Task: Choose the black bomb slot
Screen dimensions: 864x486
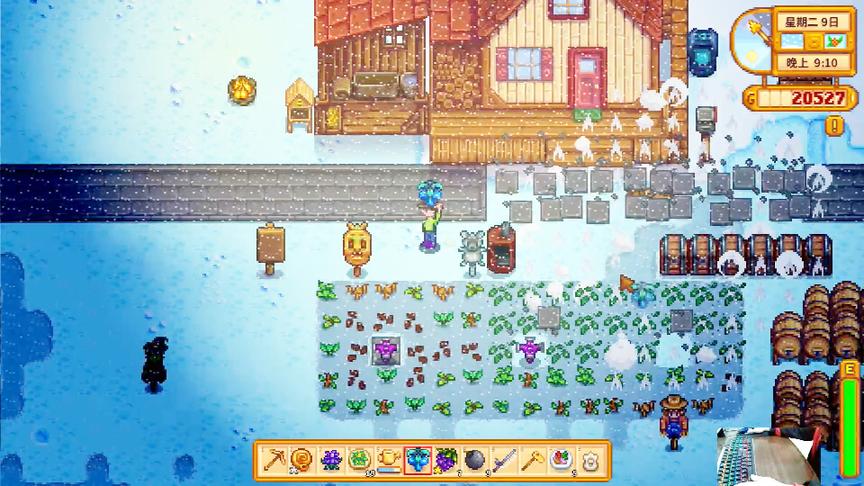Action: coord(475,459)
